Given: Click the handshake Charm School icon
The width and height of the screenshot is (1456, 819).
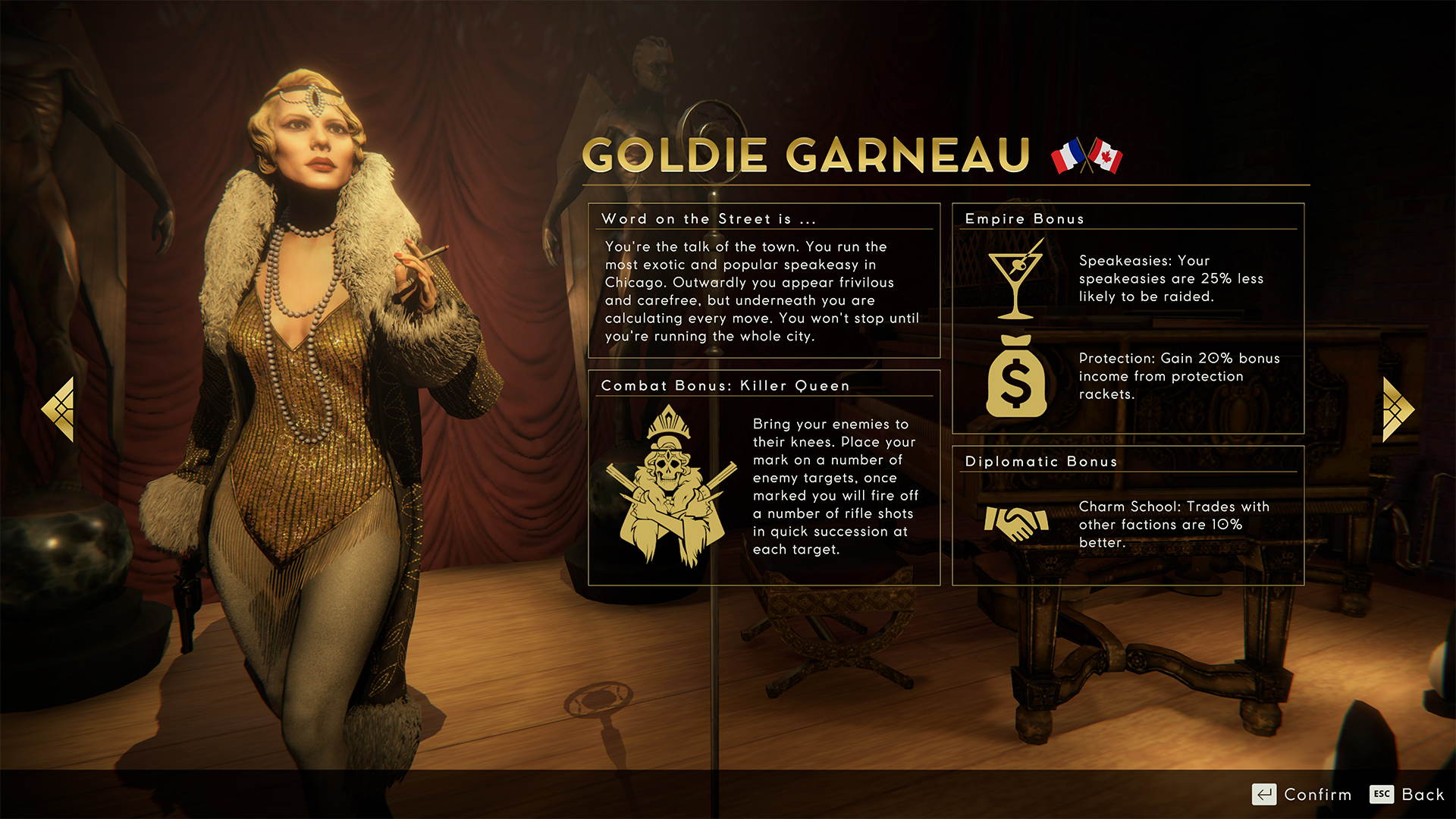Looking at the screenshot, I should pos(1016,522).
